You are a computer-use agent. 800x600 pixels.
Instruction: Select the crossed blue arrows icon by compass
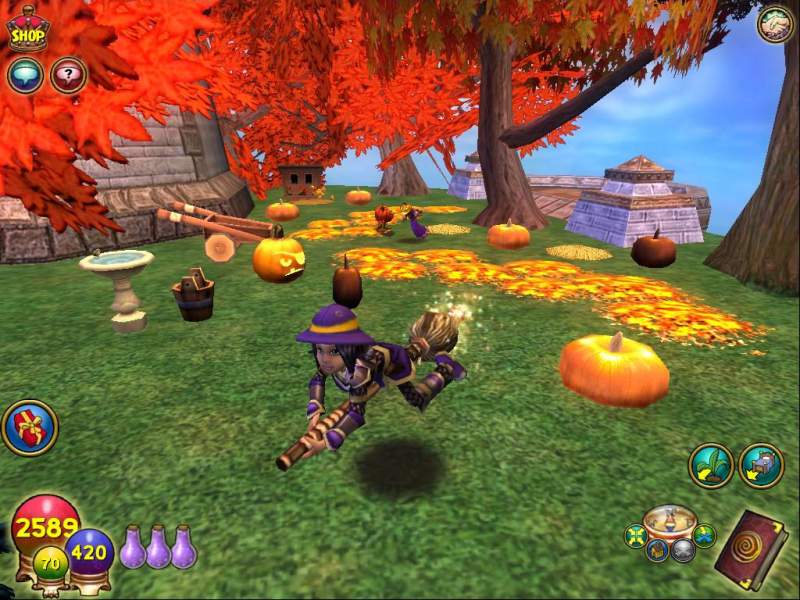coord(704,536)
